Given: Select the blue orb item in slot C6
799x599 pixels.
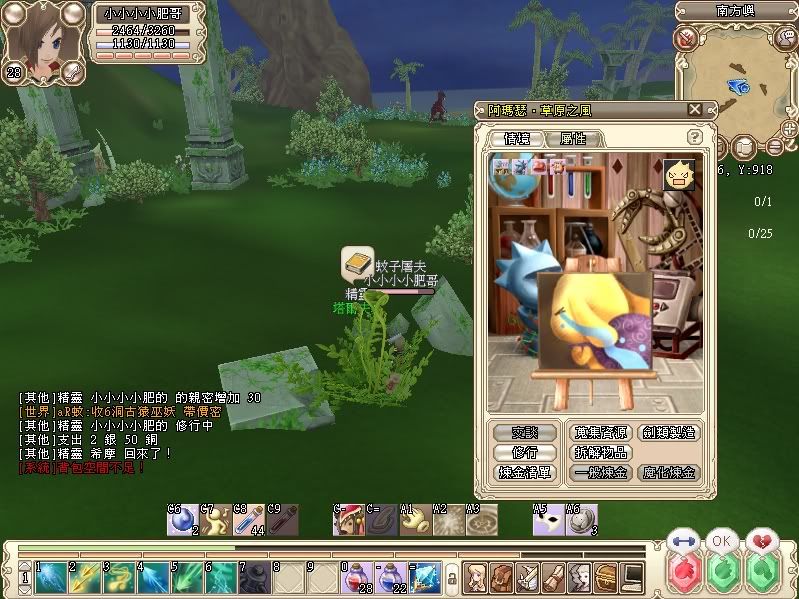Looking at the screenshot, I should [x=181, y=519].
